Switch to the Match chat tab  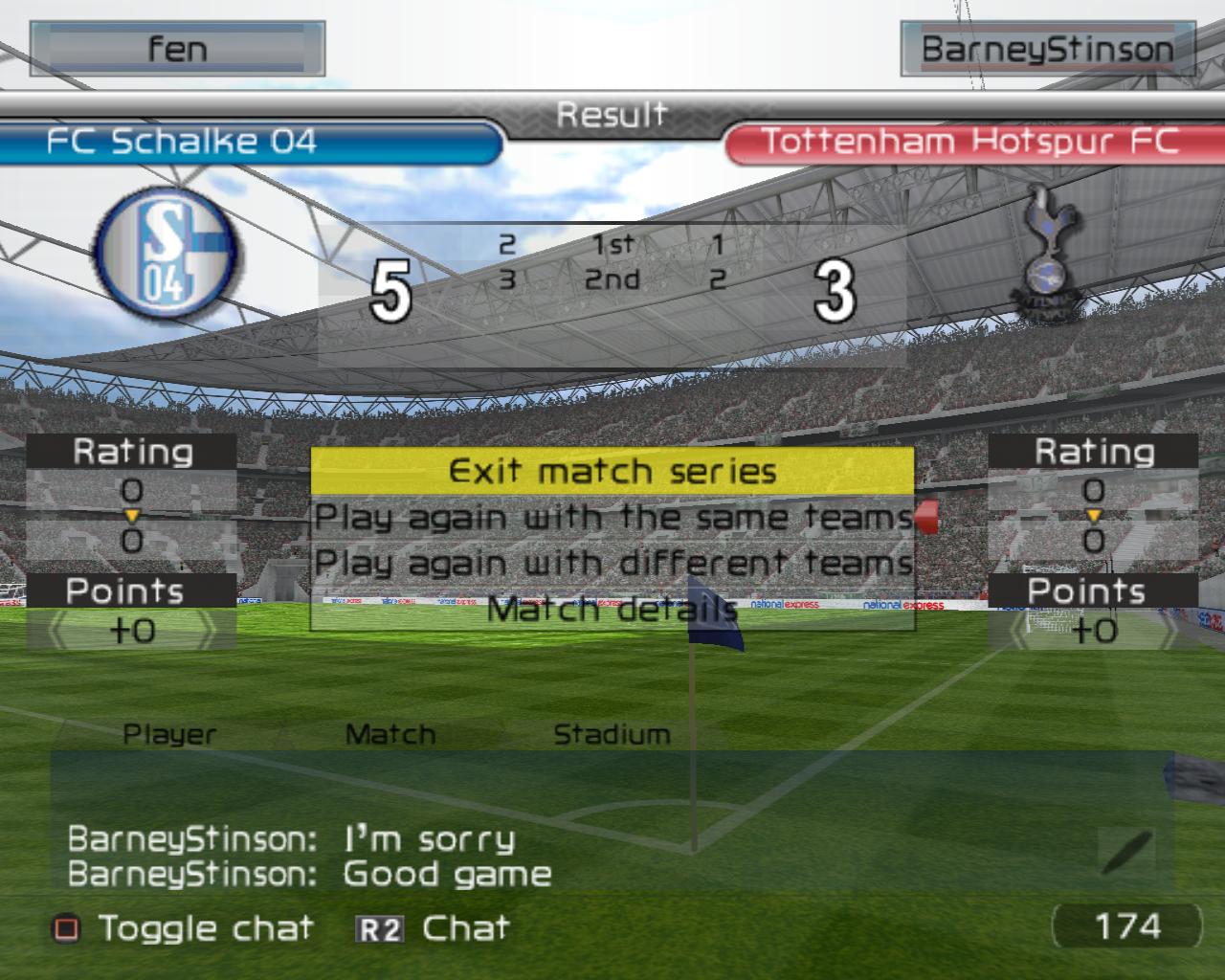(390, 734)
